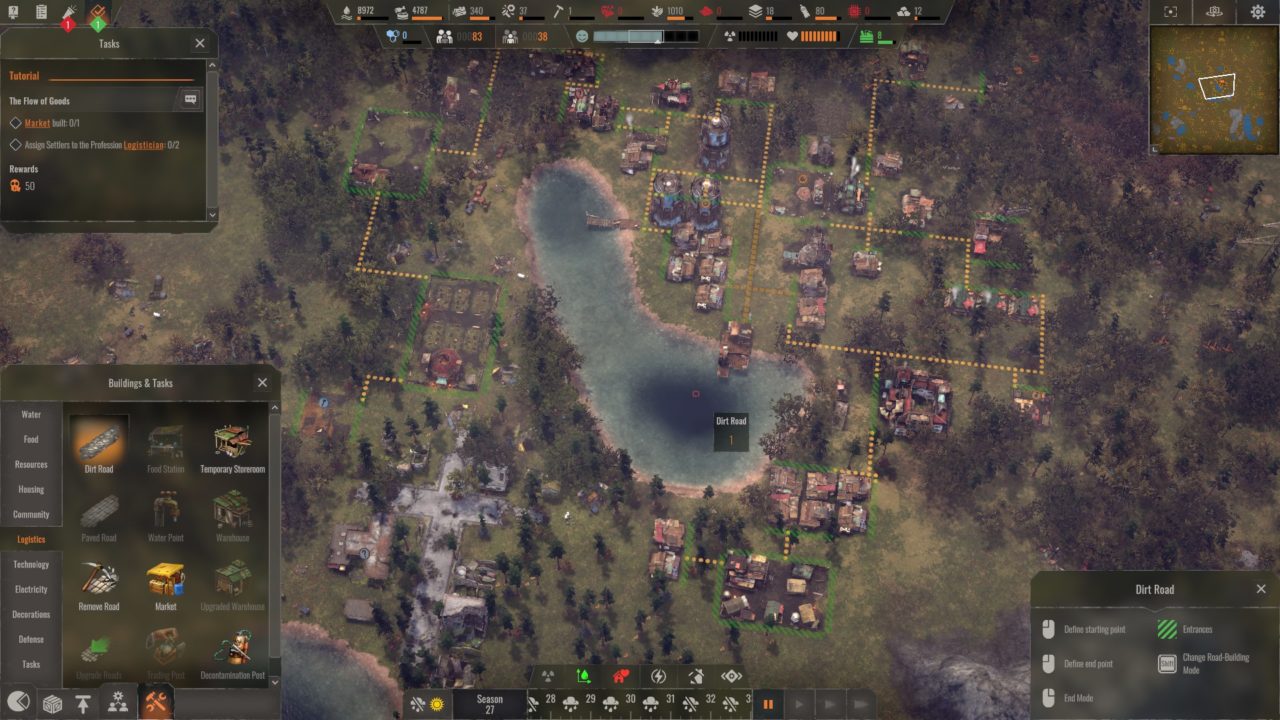The height and width of the screenshot is (720, 1280).
Task: Open the Technology category
Action: coord(31,565)
